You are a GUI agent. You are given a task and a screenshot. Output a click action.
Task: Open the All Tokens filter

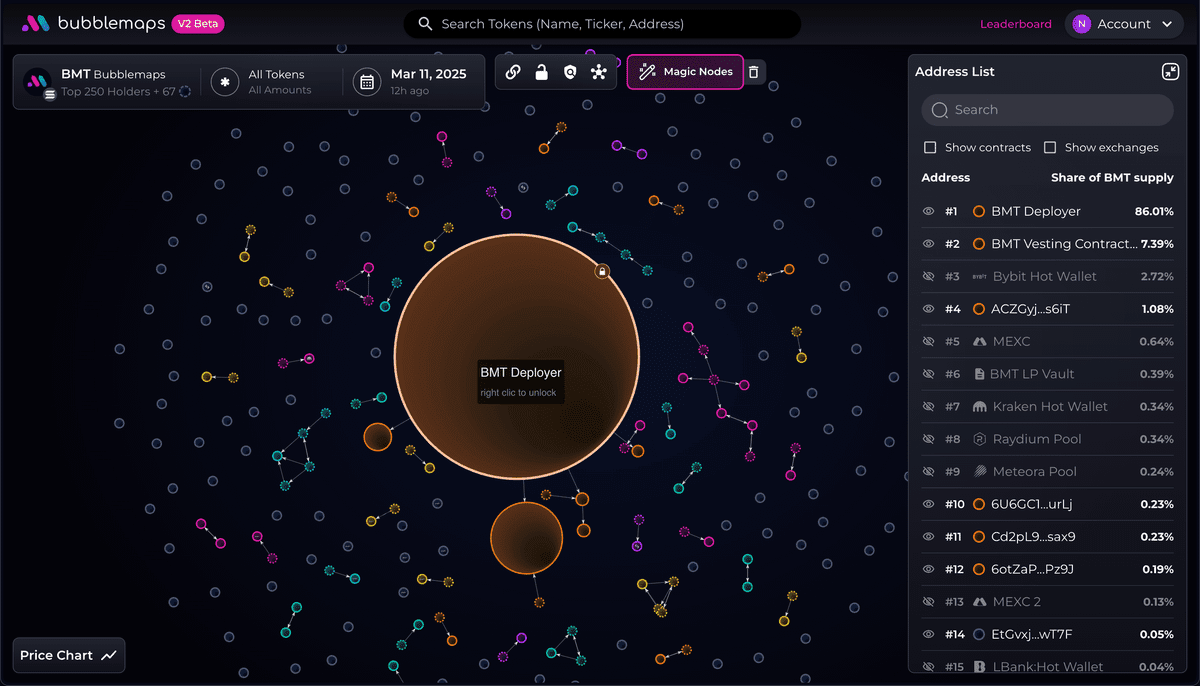[x=265, y=82]
